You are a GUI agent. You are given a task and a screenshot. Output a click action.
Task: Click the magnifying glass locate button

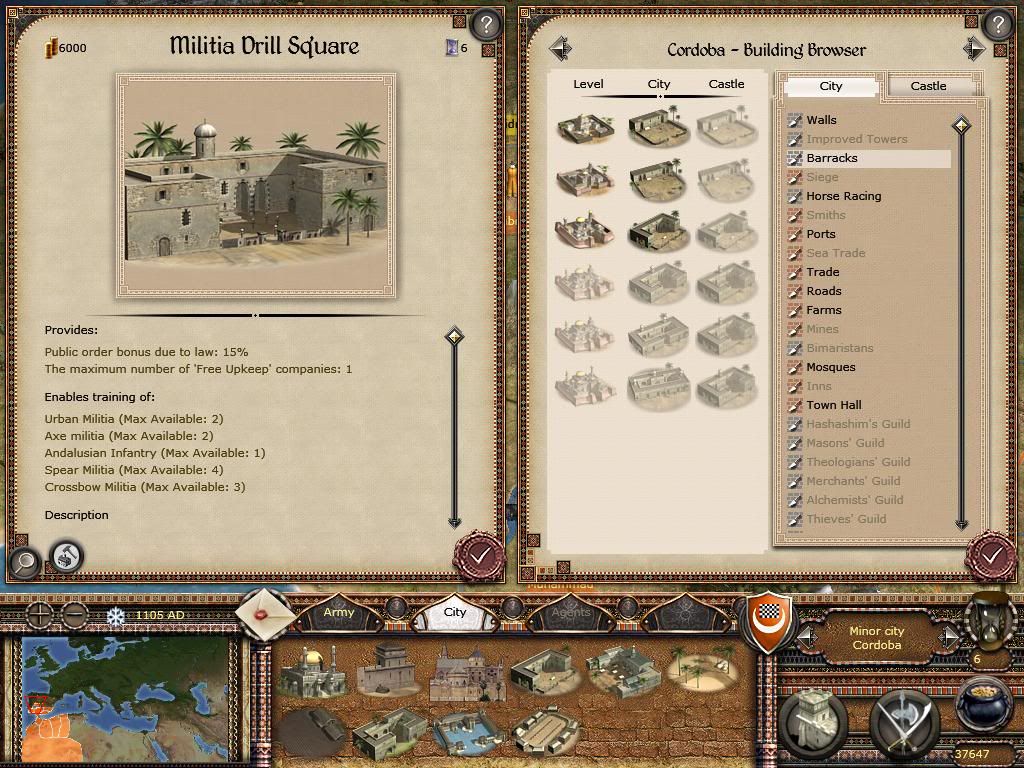click(24, 562)
